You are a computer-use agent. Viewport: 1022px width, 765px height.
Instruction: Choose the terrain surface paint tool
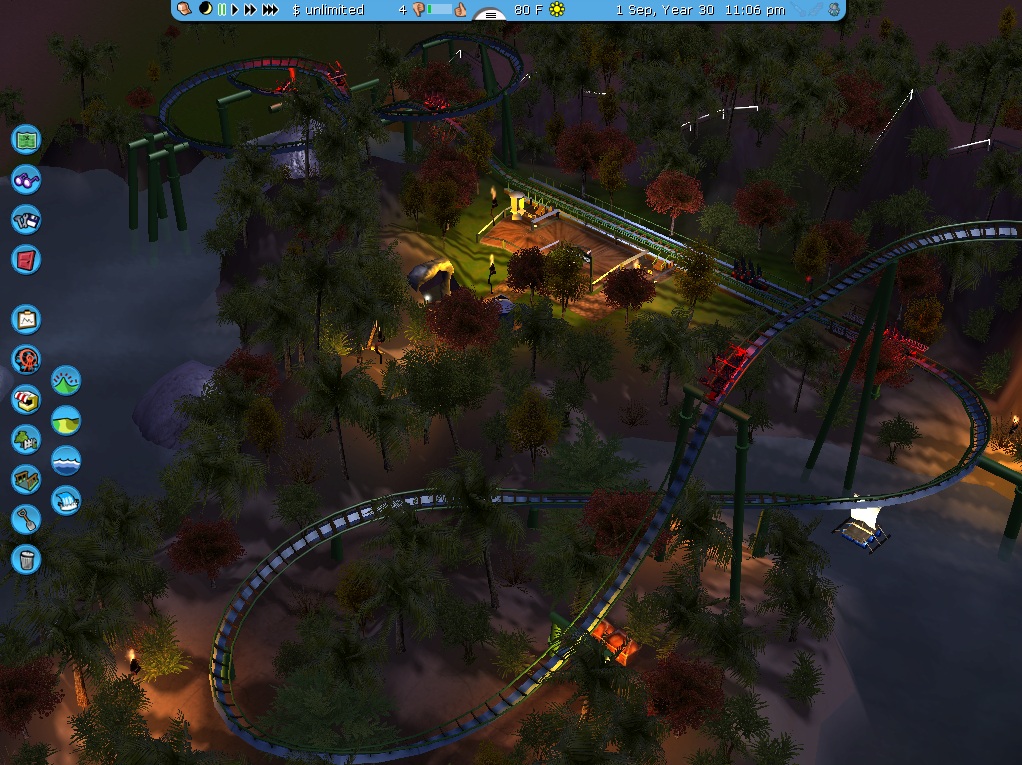point(66,421)
